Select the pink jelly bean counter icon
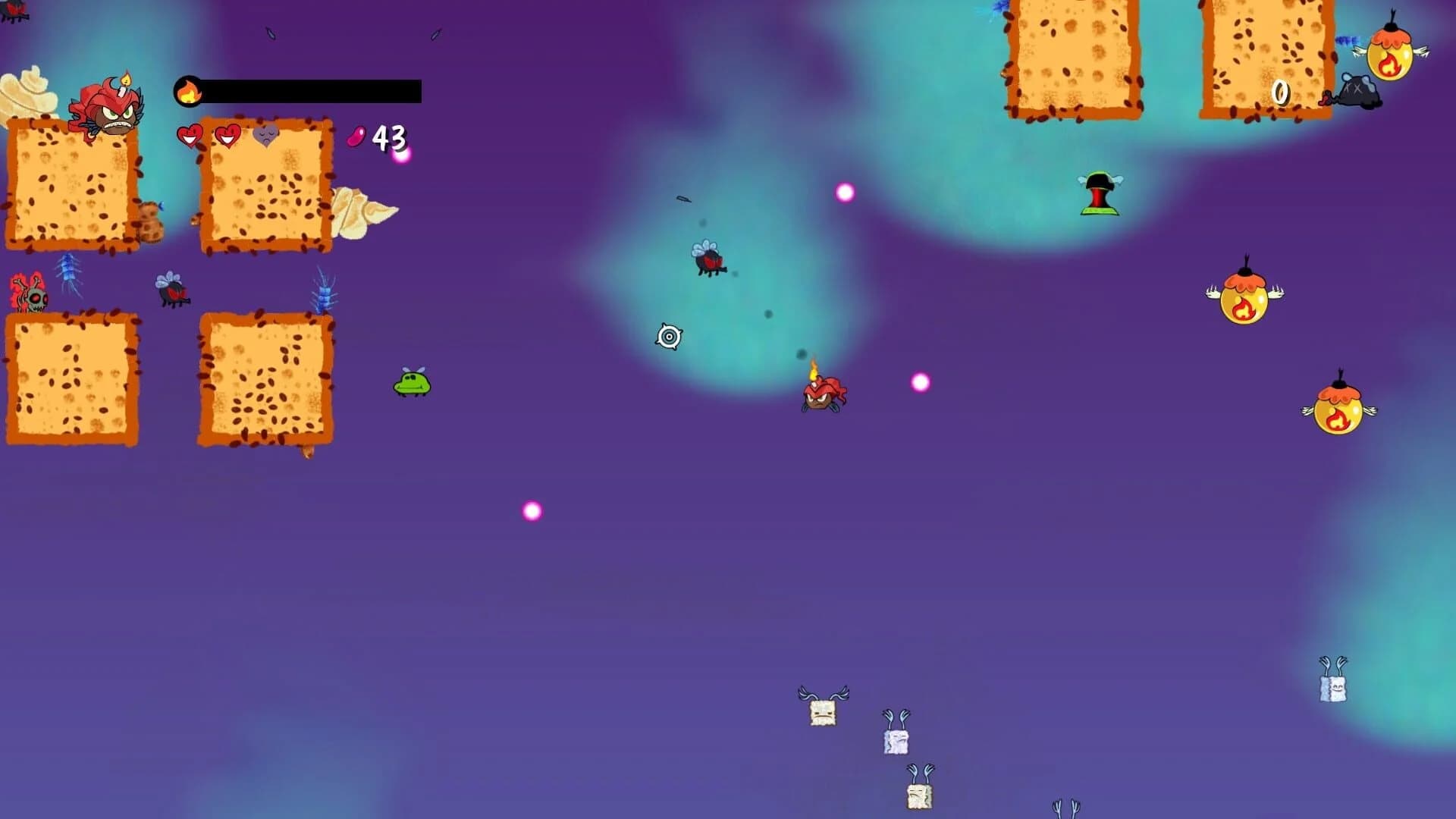Image resolution: width=1456 pixels, height=819 pixels. pos(355,136)
